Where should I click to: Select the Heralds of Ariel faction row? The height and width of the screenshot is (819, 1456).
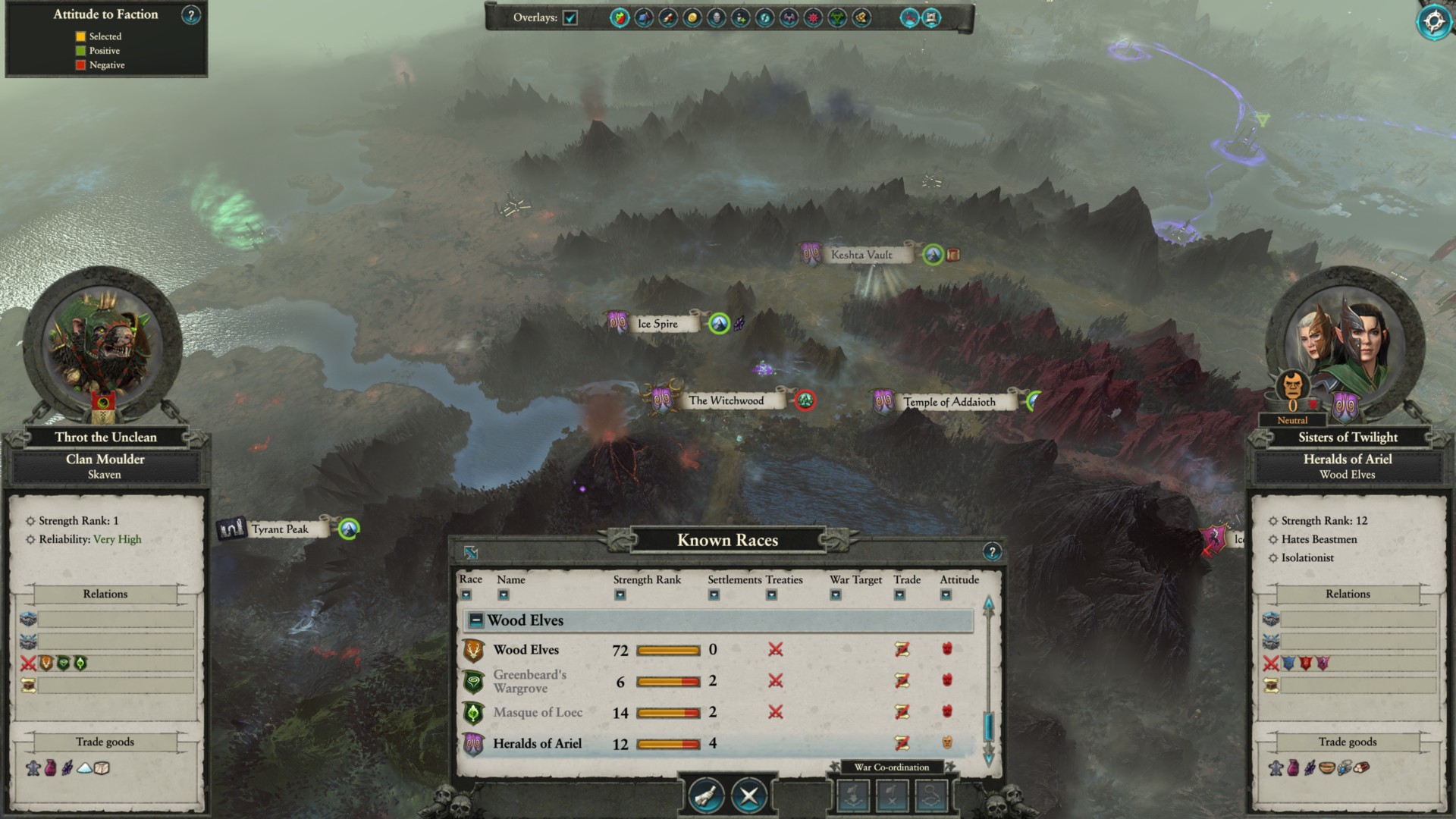(x=537, y=743)
